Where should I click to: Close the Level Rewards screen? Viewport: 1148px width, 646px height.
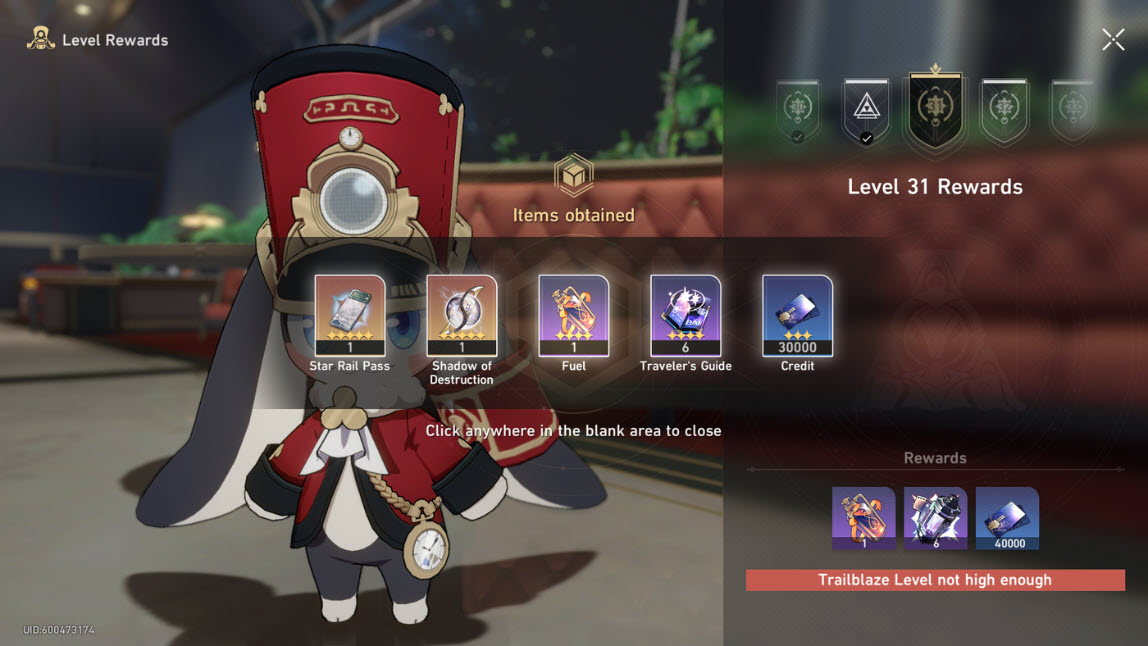tap(1112, 40)
